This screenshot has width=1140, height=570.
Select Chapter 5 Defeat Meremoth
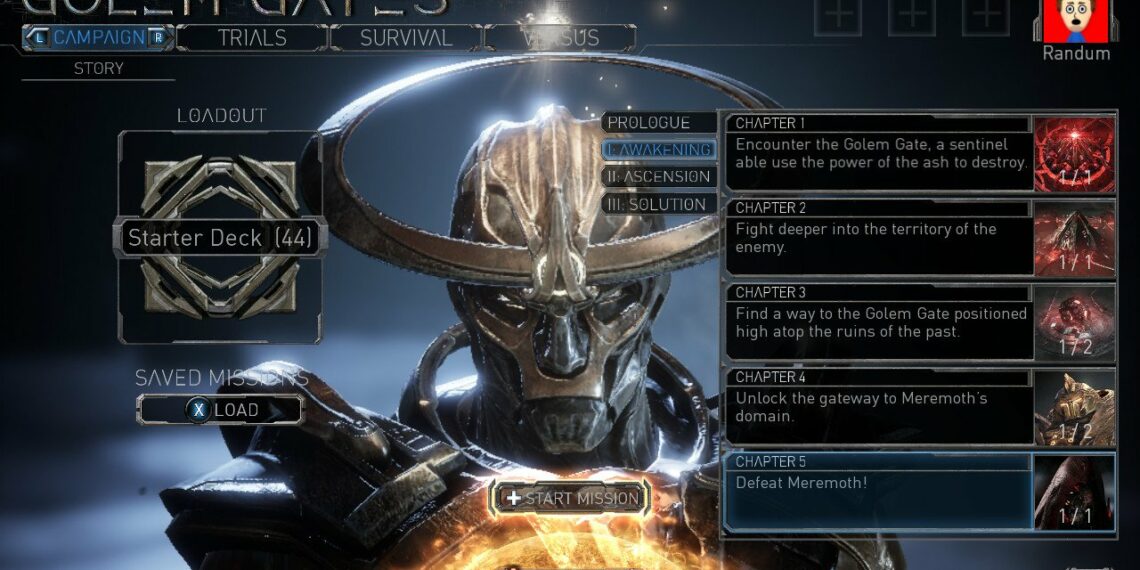click(880, 490)
